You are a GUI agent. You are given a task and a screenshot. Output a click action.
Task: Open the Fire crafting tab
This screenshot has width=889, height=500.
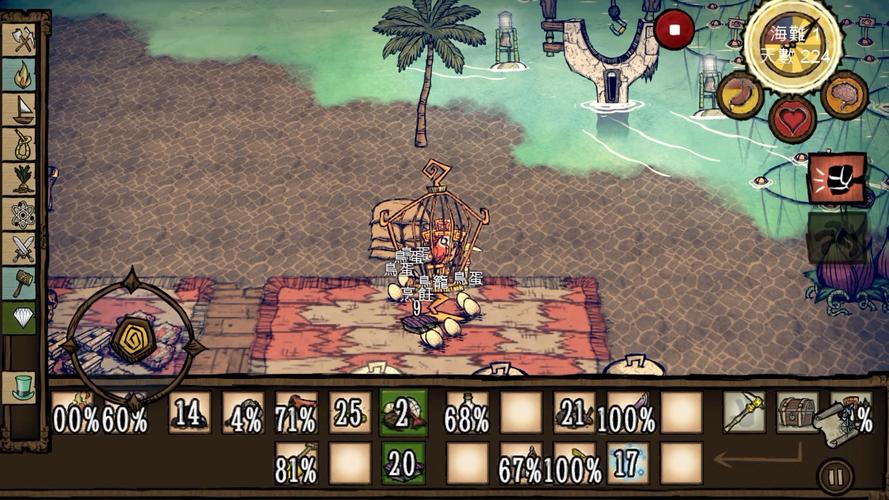click(21, 75)
